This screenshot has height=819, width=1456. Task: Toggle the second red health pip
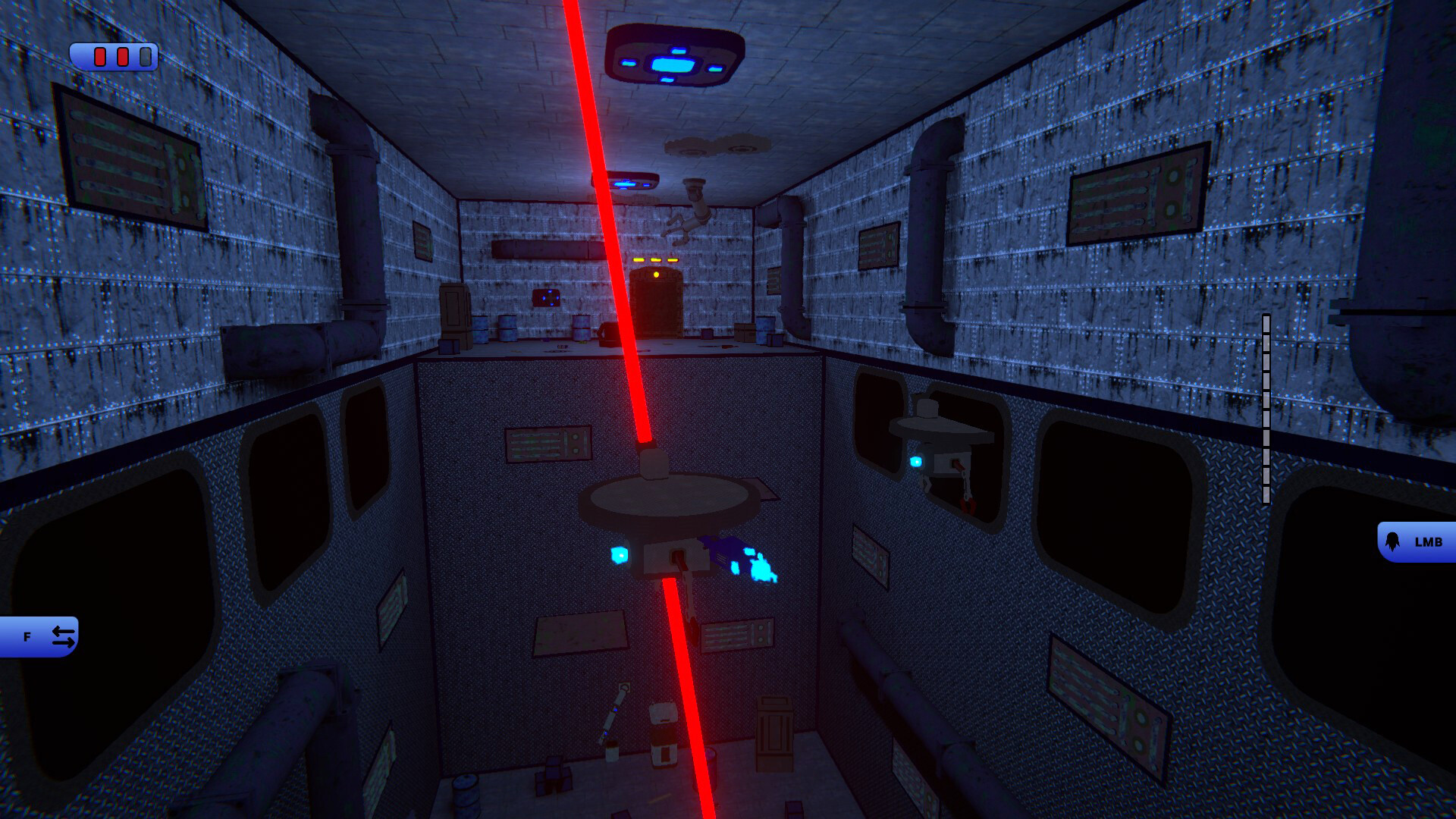click(x=121, y=57)
